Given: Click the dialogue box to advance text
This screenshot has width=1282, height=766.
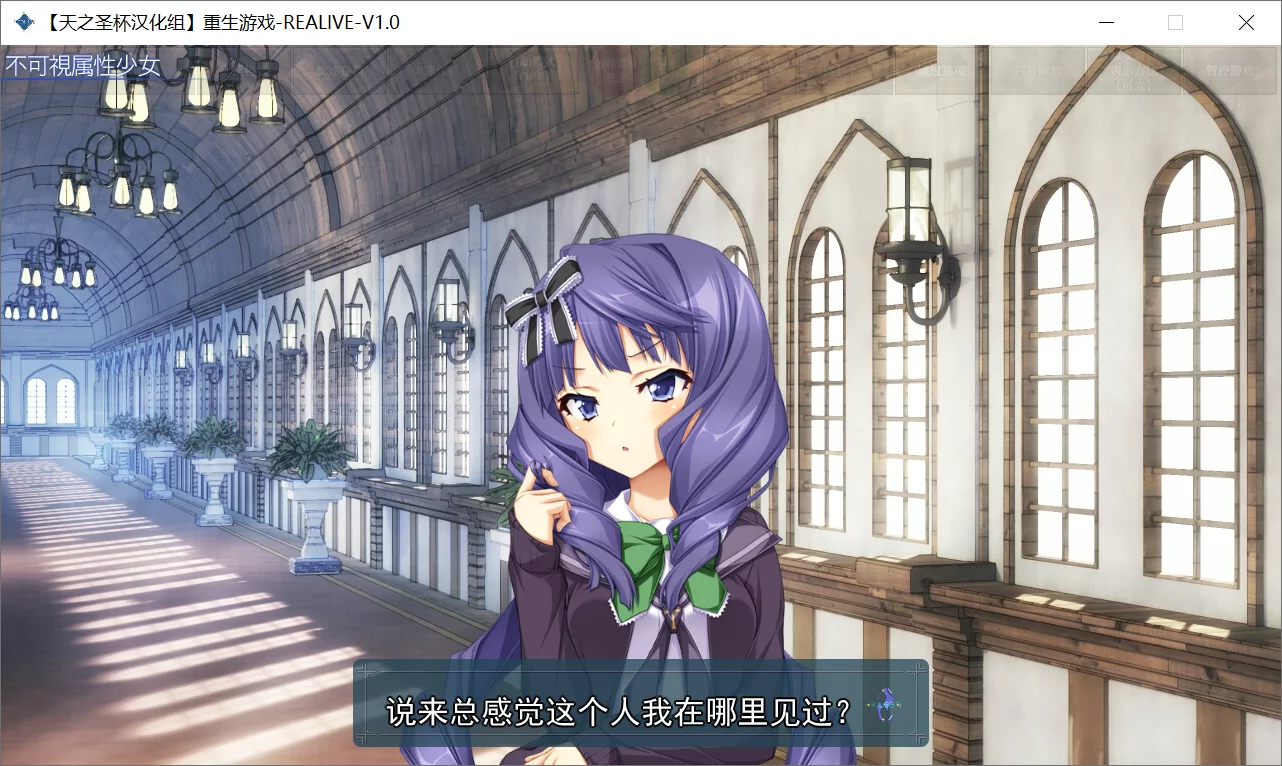Looking at the screenshot, I should pyautogui.click(x=640, y=706).
